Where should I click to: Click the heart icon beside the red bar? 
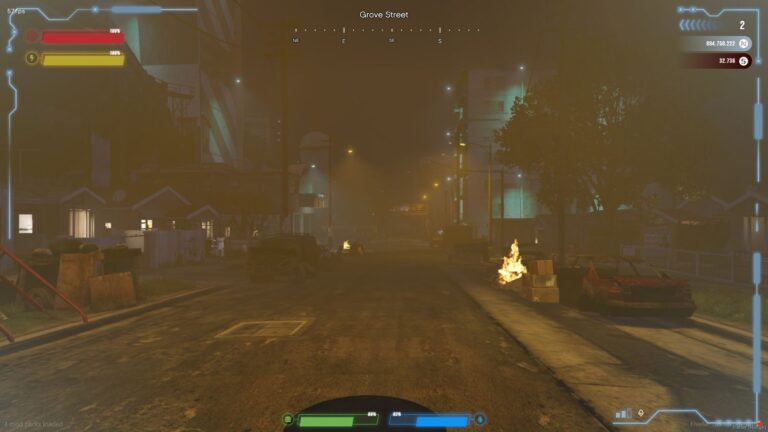32,36
